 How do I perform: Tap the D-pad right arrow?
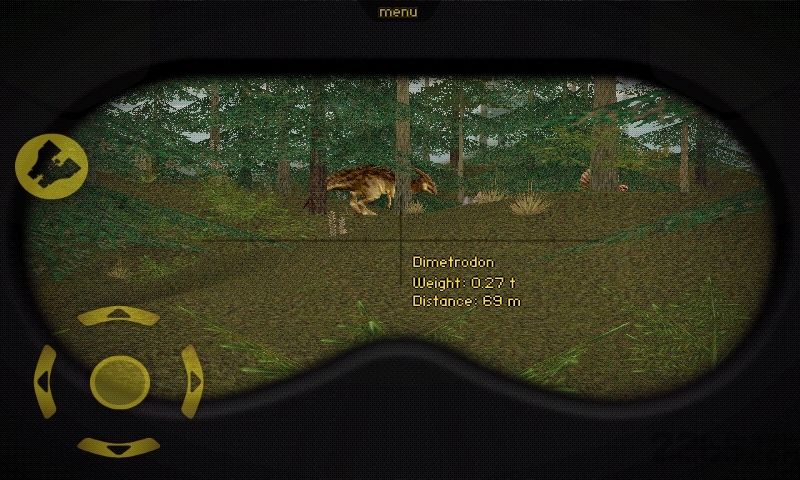point(193,381)
